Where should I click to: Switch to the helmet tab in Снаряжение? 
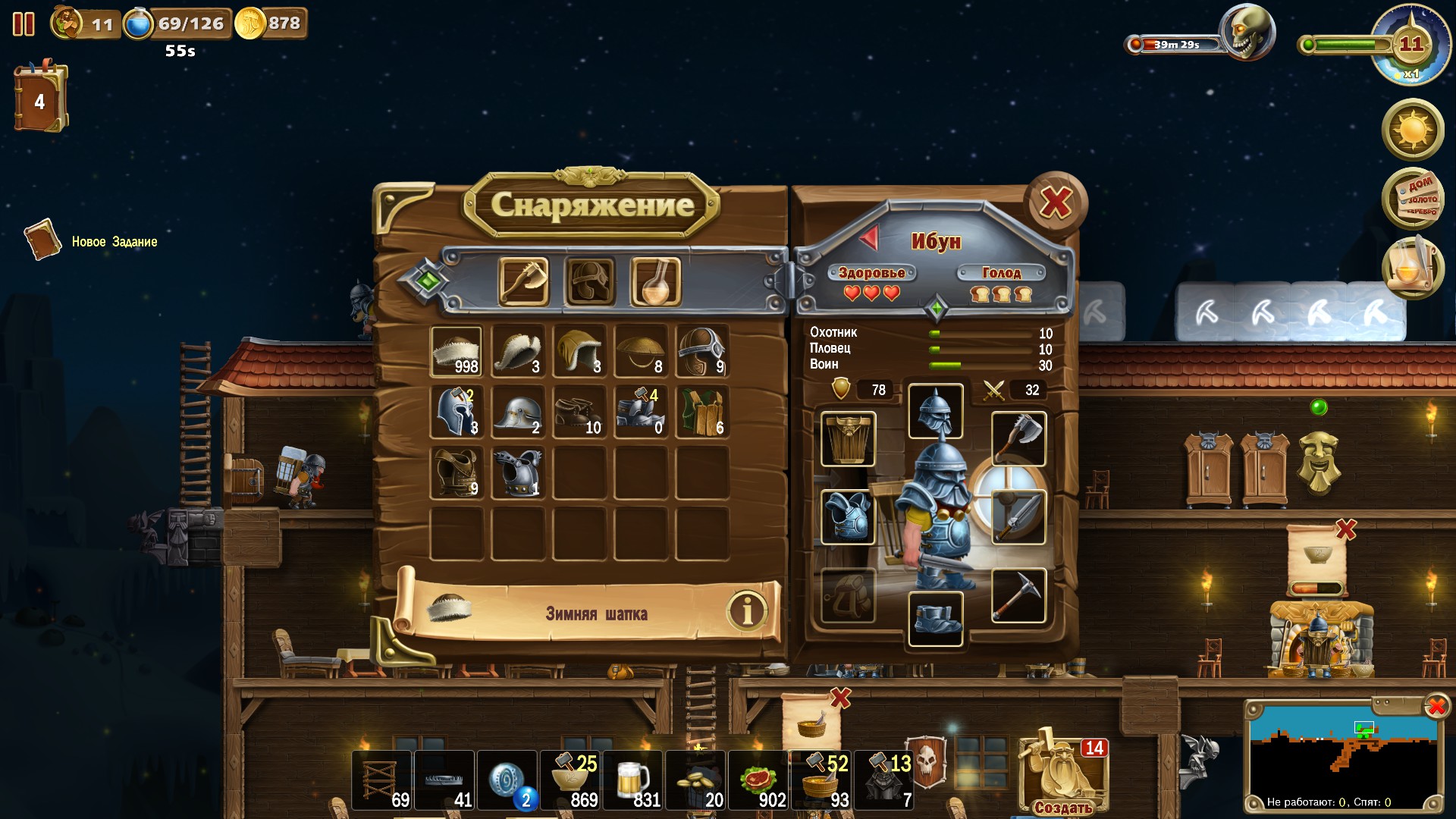point(591,283)
